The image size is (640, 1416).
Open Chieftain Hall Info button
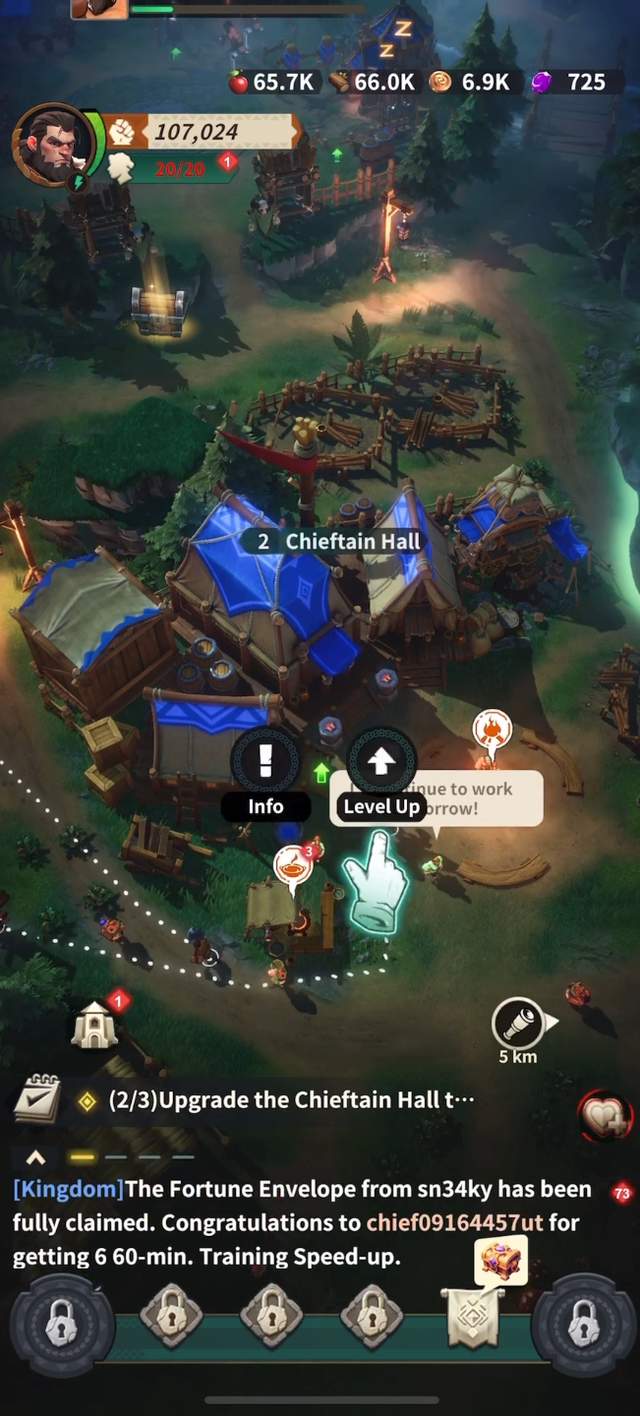pos(265,764)
